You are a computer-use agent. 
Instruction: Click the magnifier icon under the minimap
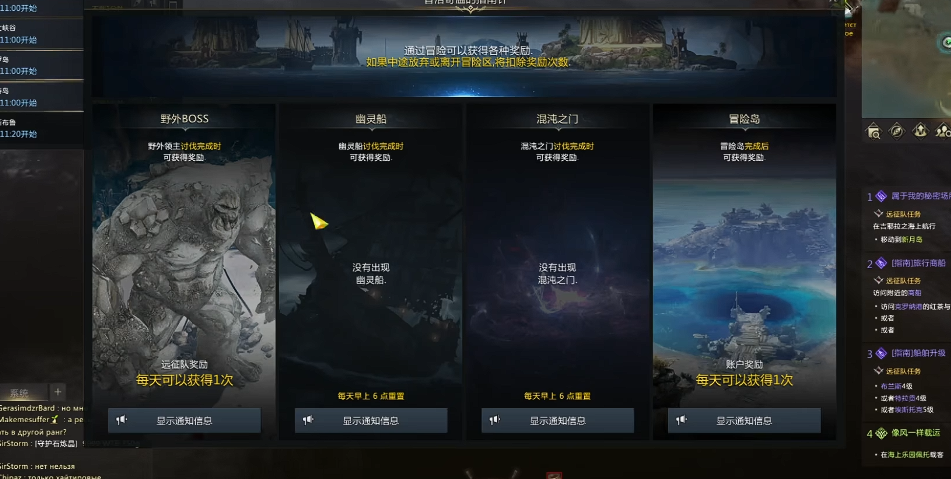tap(874, 131)
